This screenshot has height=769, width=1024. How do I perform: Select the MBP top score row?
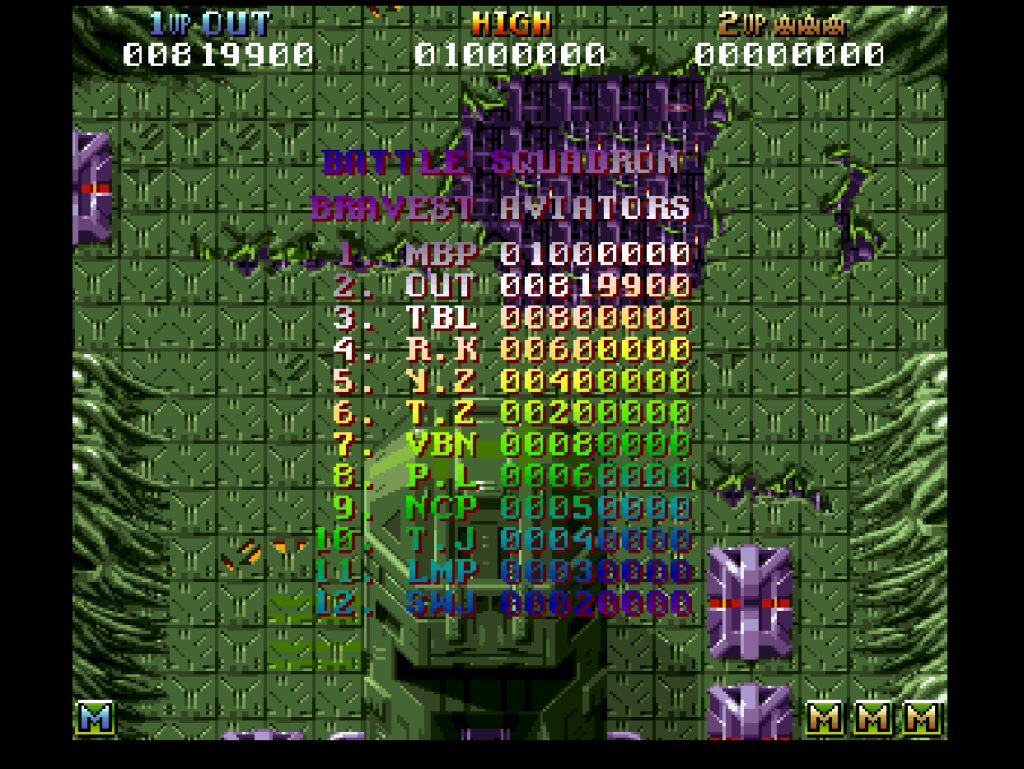click(x=512, y=254)
